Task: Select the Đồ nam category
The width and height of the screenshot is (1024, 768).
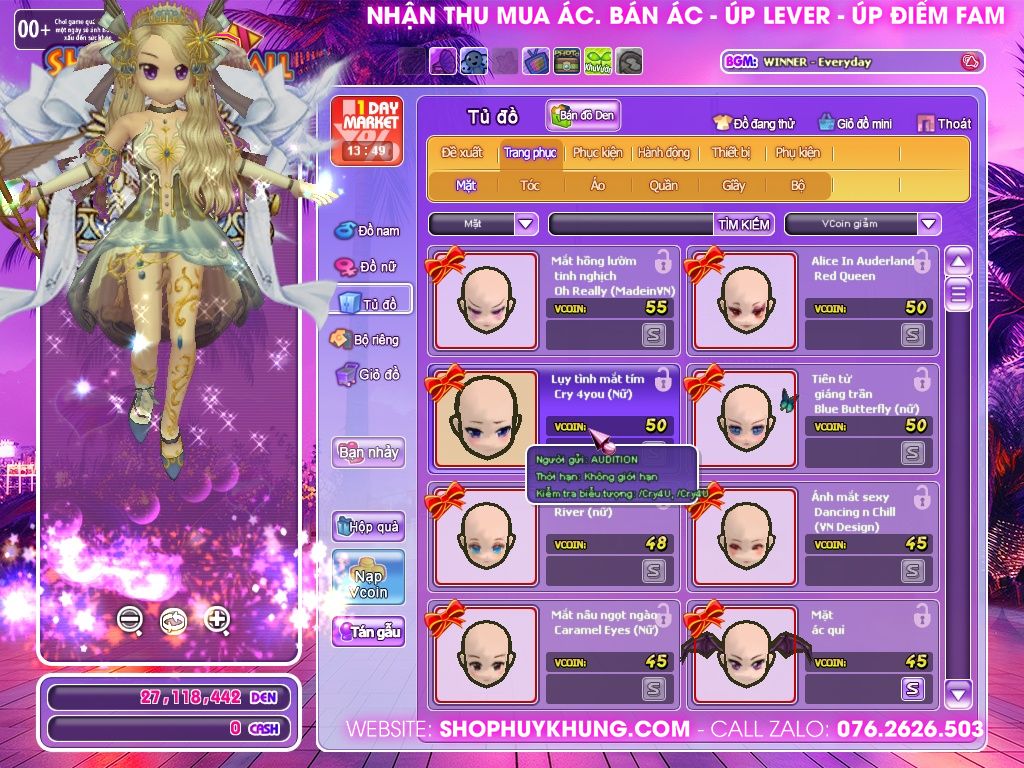Action: 368,231
